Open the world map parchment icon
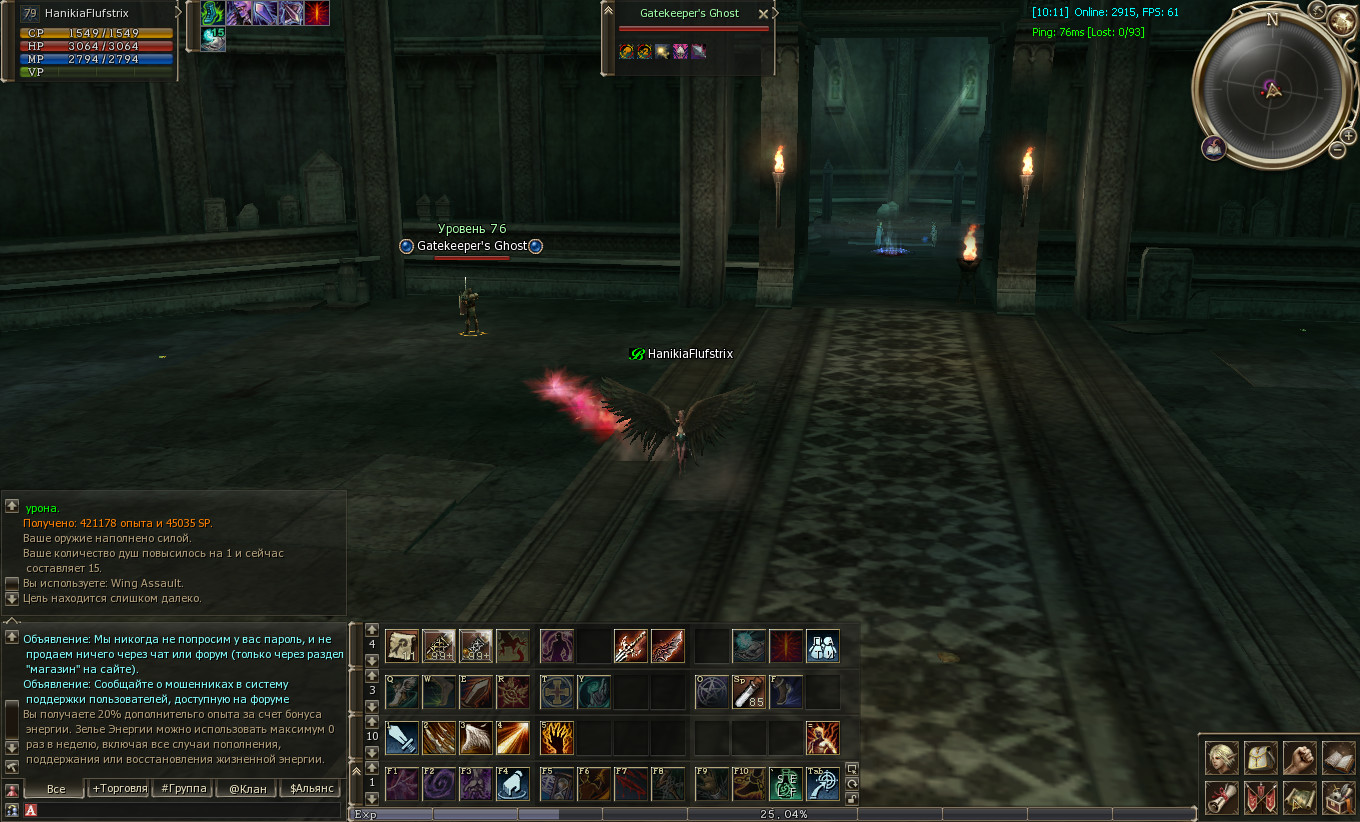This screenshot has height=822, width=1360. point(1300,798)
